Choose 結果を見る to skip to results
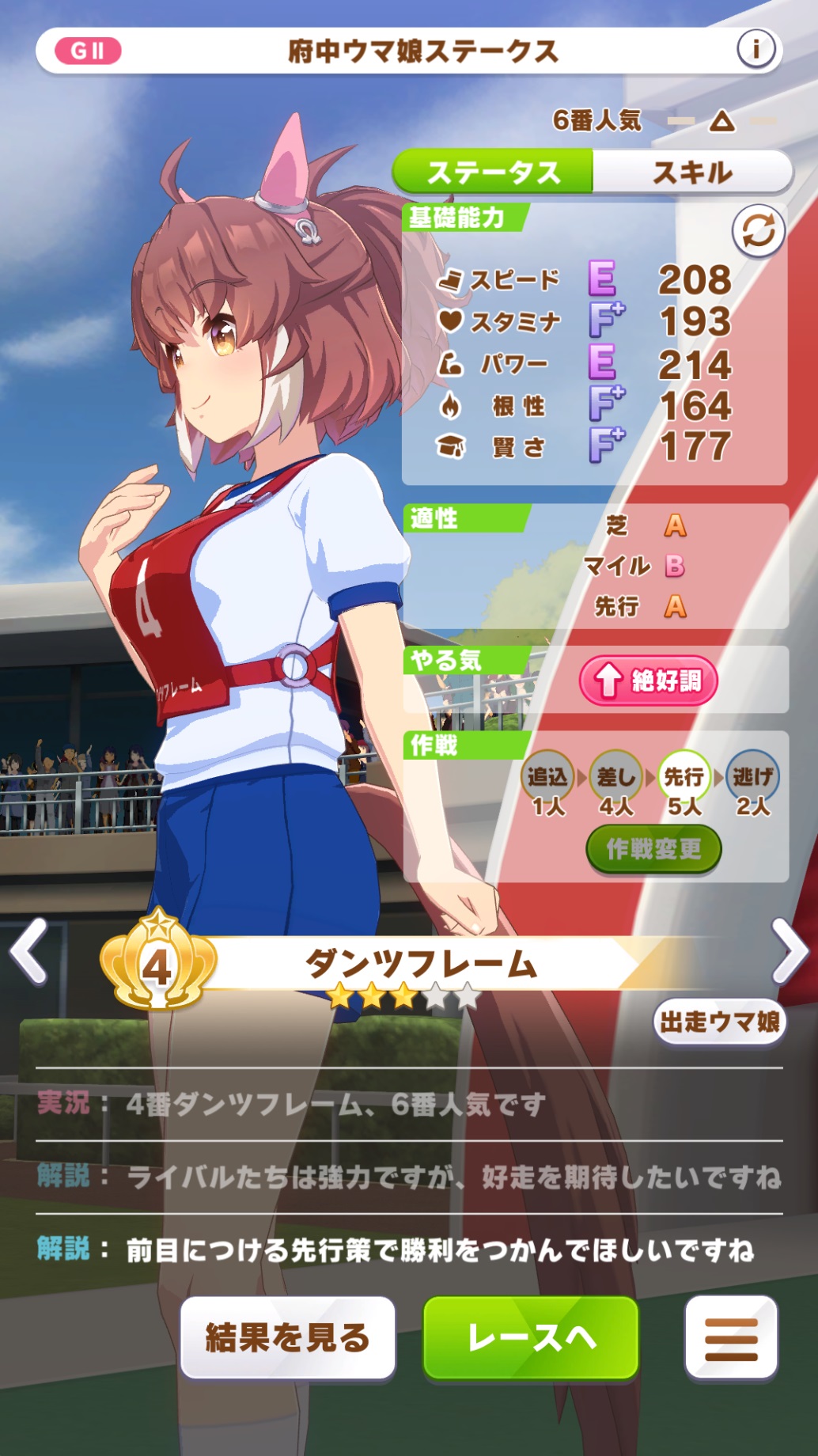The image size is (818, 1456). (288, 1337)
